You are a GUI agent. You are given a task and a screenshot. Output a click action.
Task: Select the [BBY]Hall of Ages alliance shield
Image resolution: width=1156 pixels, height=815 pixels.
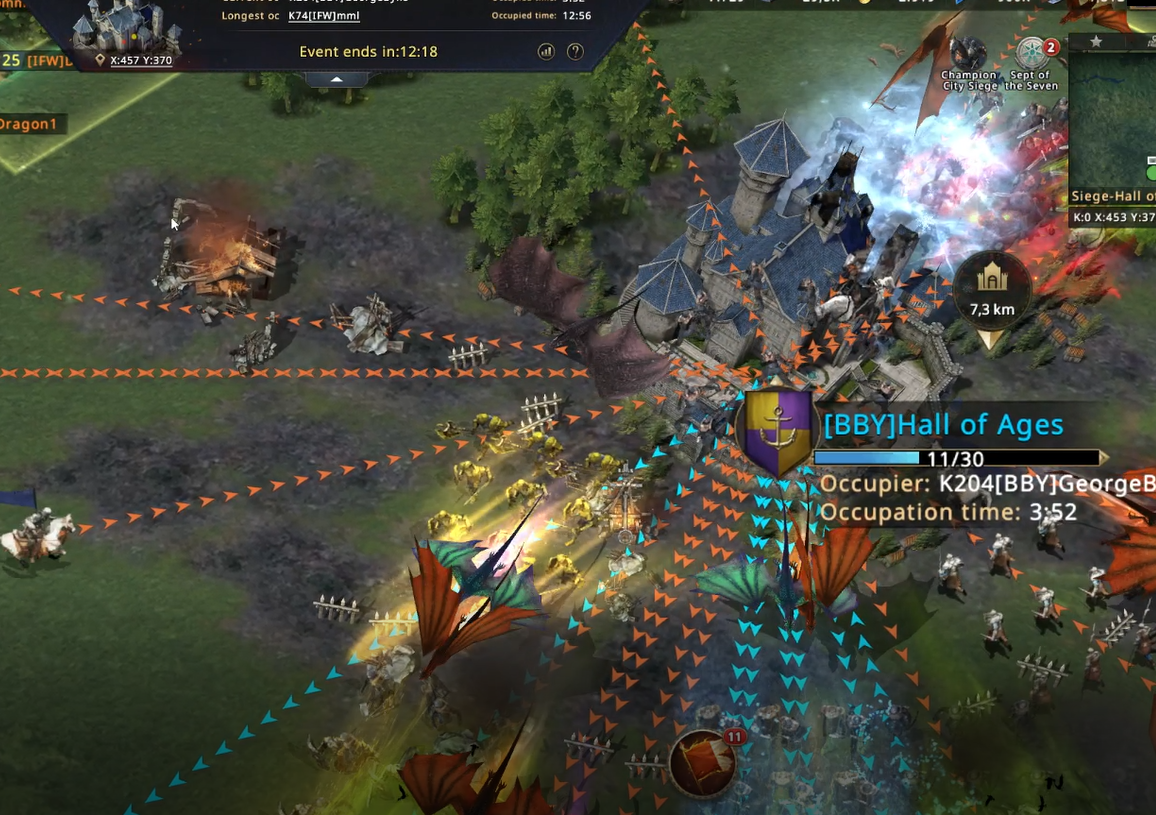click(776, 432)
